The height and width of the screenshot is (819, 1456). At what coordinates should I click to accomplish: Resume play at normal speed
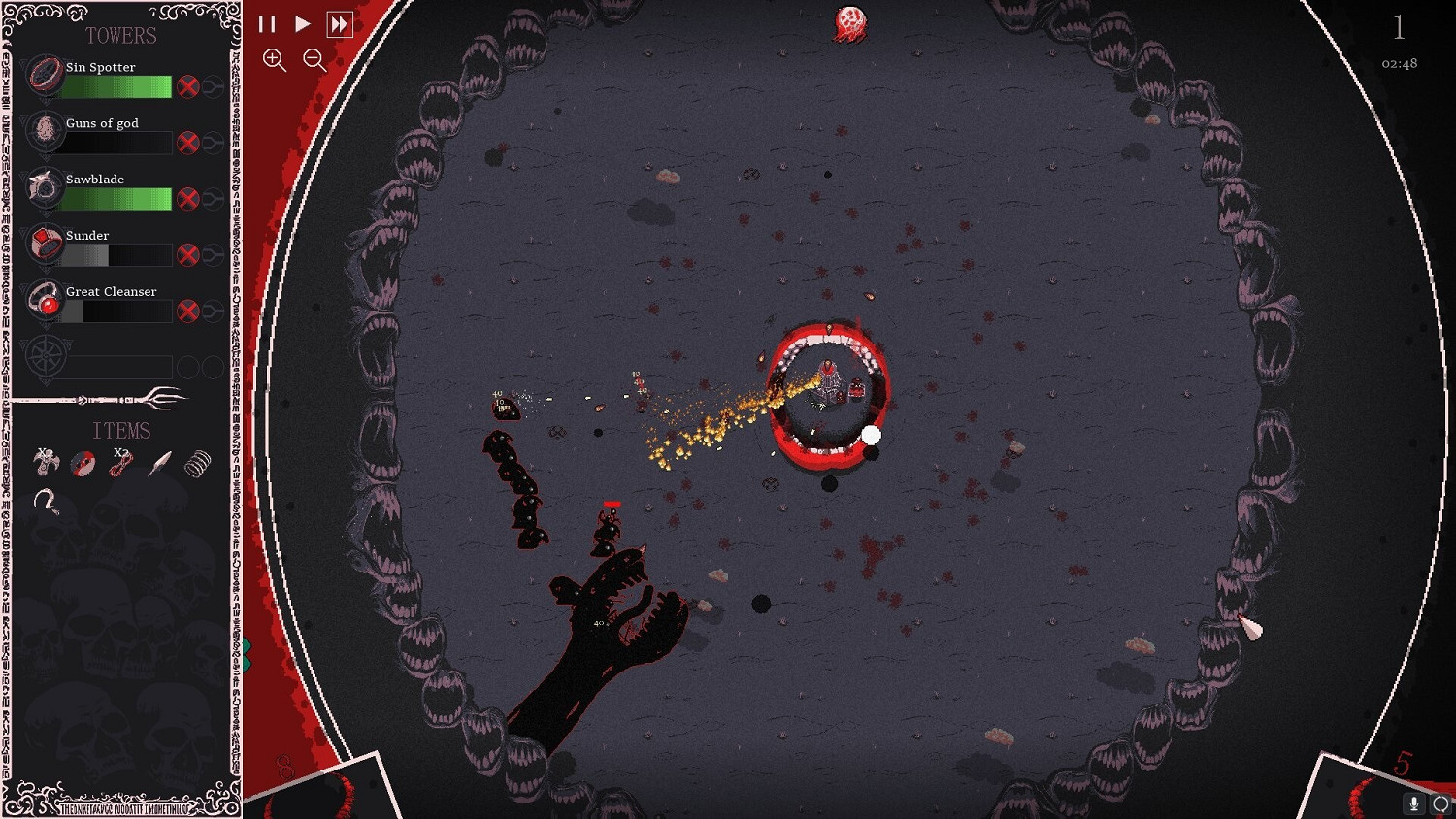(303, 24)
